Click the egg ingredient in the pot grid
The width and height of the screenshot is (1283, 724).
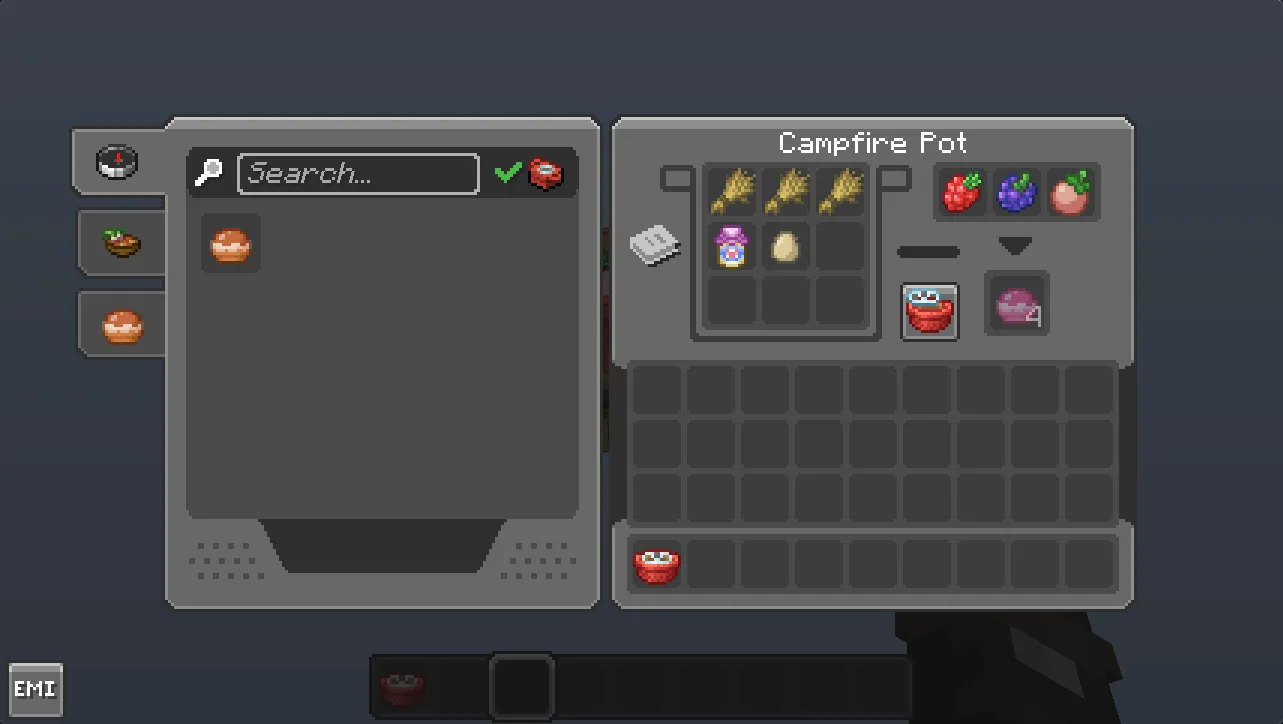[x=786, y=246]
